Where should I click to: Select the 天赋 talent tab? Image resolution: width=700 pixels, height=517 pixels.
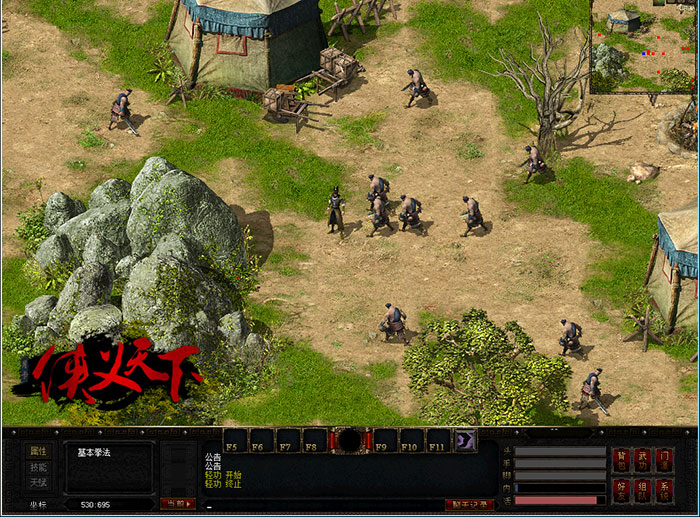[38, 483]
